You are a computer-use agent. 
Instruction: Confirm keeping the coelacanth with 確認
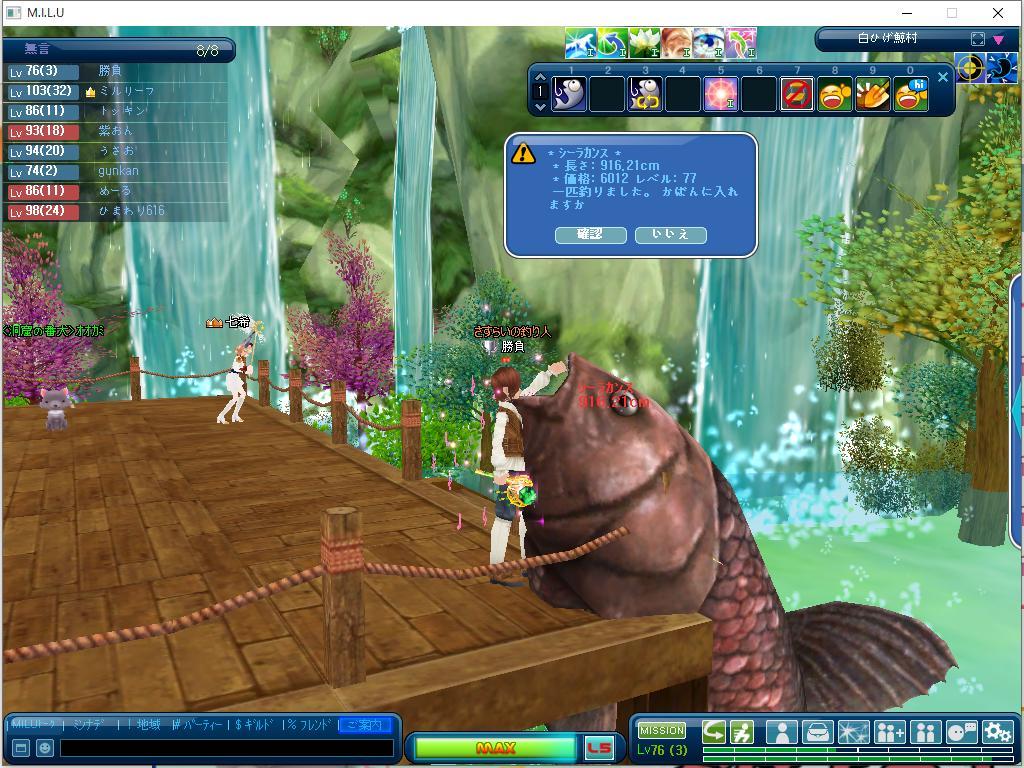(x=590, y=234)
